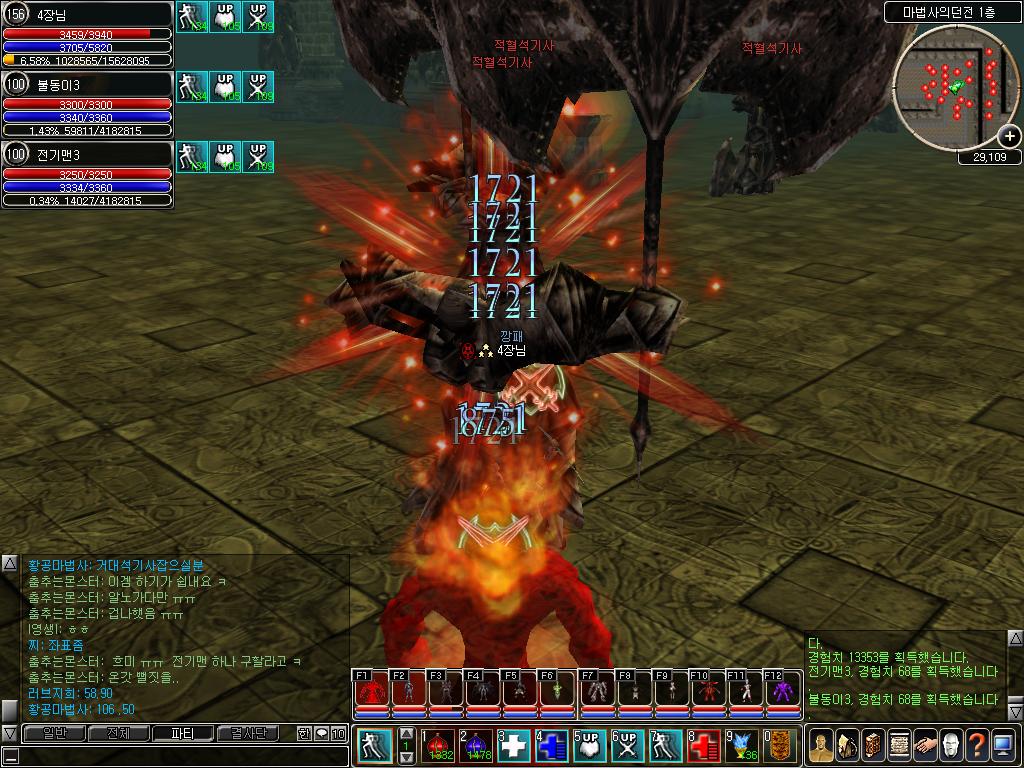Open the help question mark menu
The height and width of the screenshot is (768, 1024).
(977, 746)
